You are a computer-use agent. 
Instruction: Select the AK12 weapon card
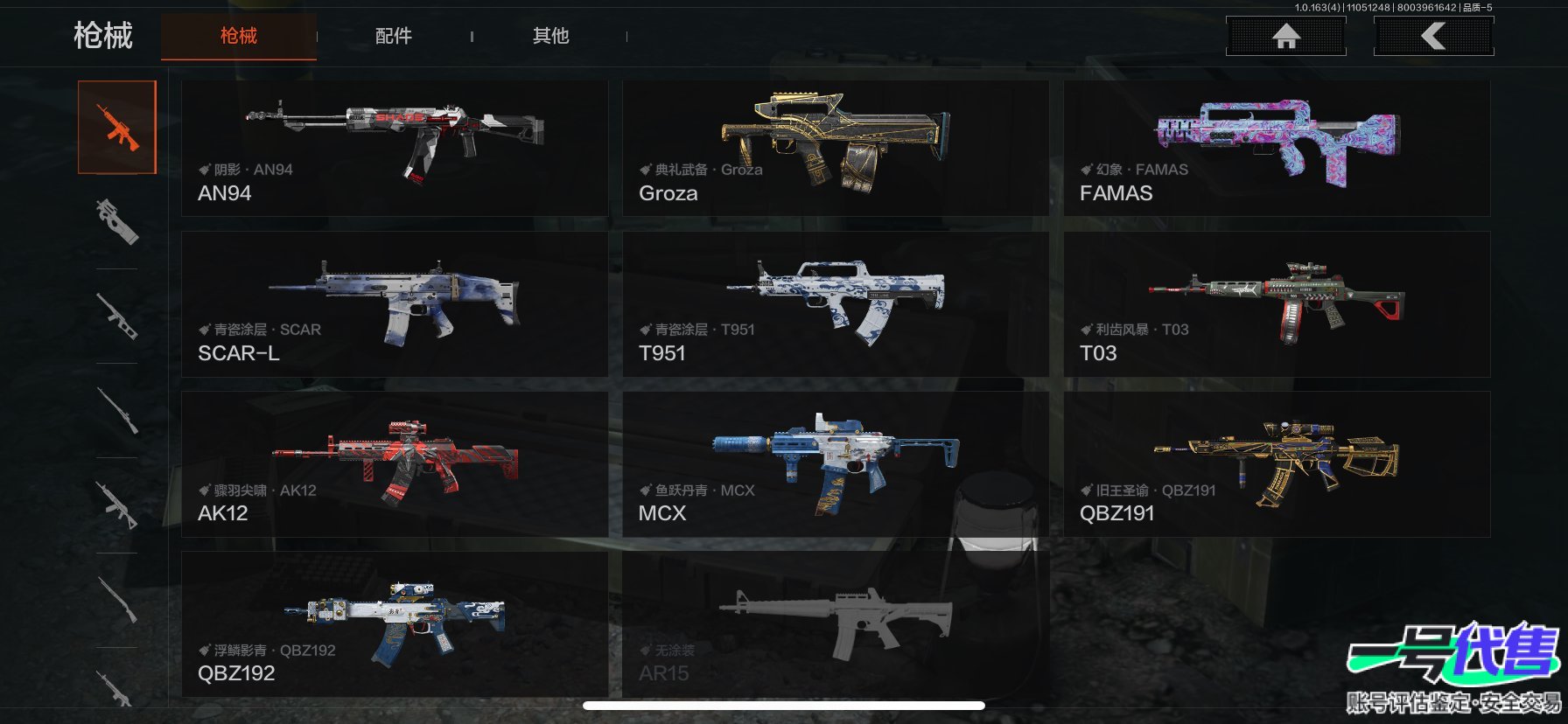tap(394, 464)
